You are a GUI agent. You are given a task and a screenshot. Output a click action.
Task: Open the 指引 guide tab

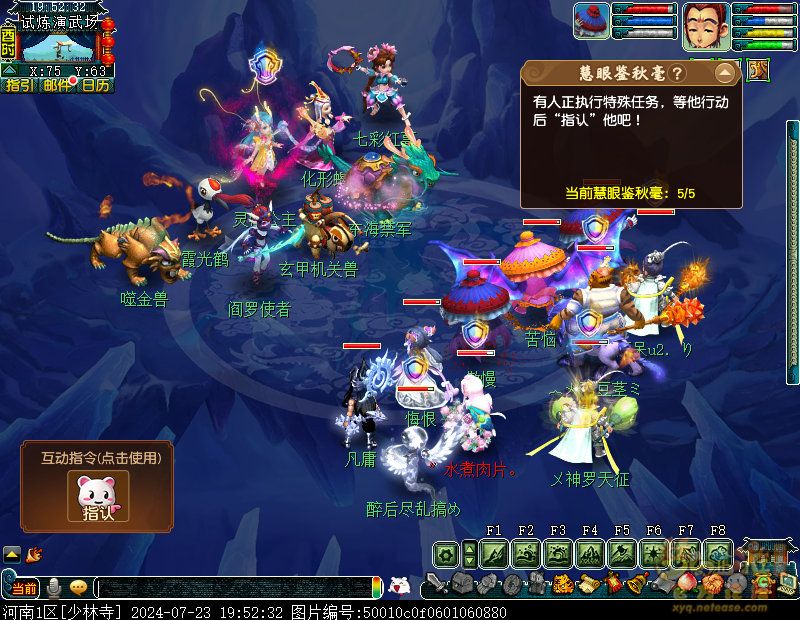point(18,86)
